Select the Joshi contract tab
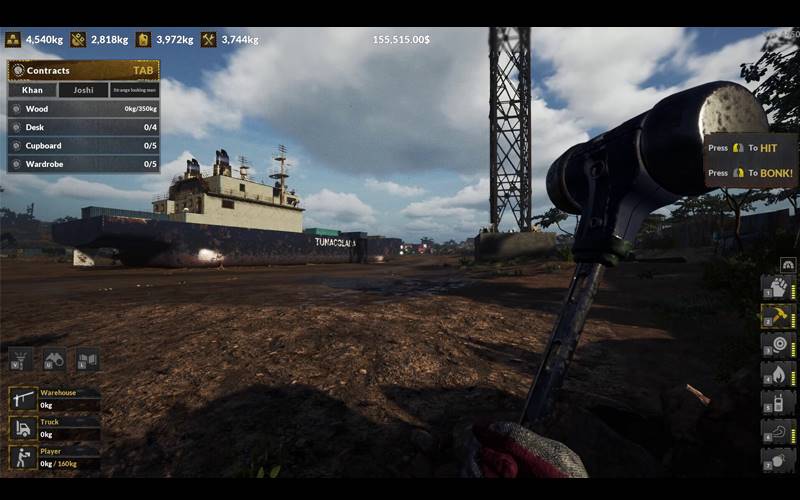The width and height of the screenshot is (800, 500). tap(83, 90)
